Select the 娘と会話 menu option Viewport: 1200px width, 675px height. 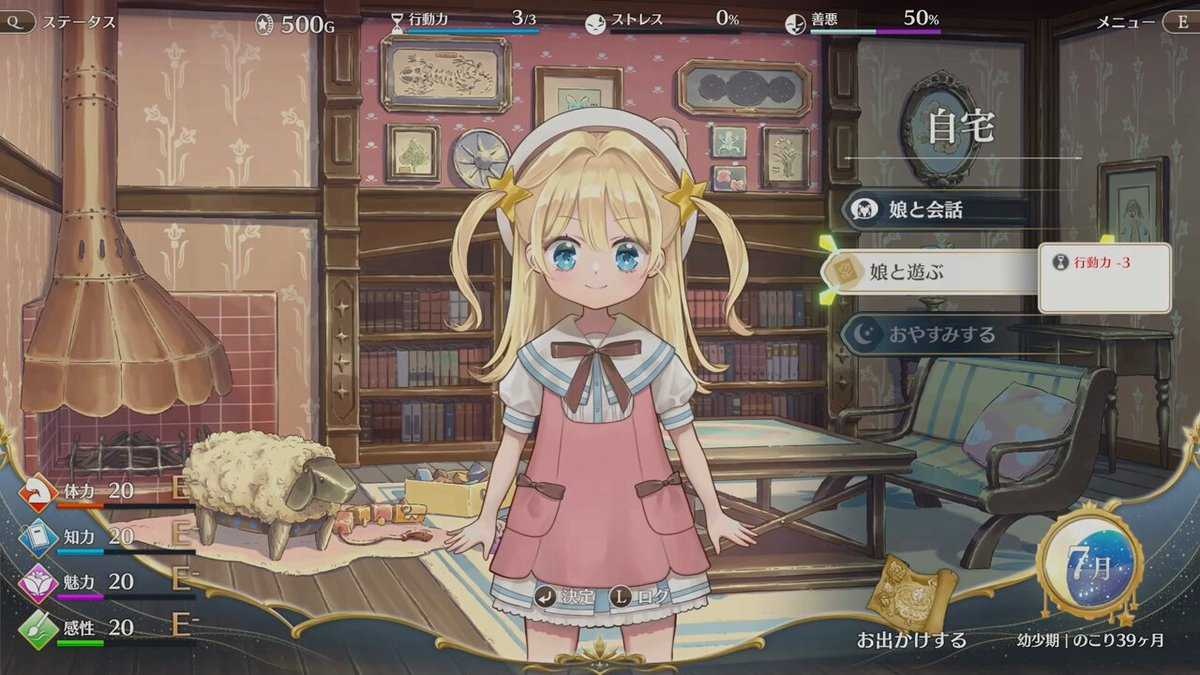tap(925, 211)
